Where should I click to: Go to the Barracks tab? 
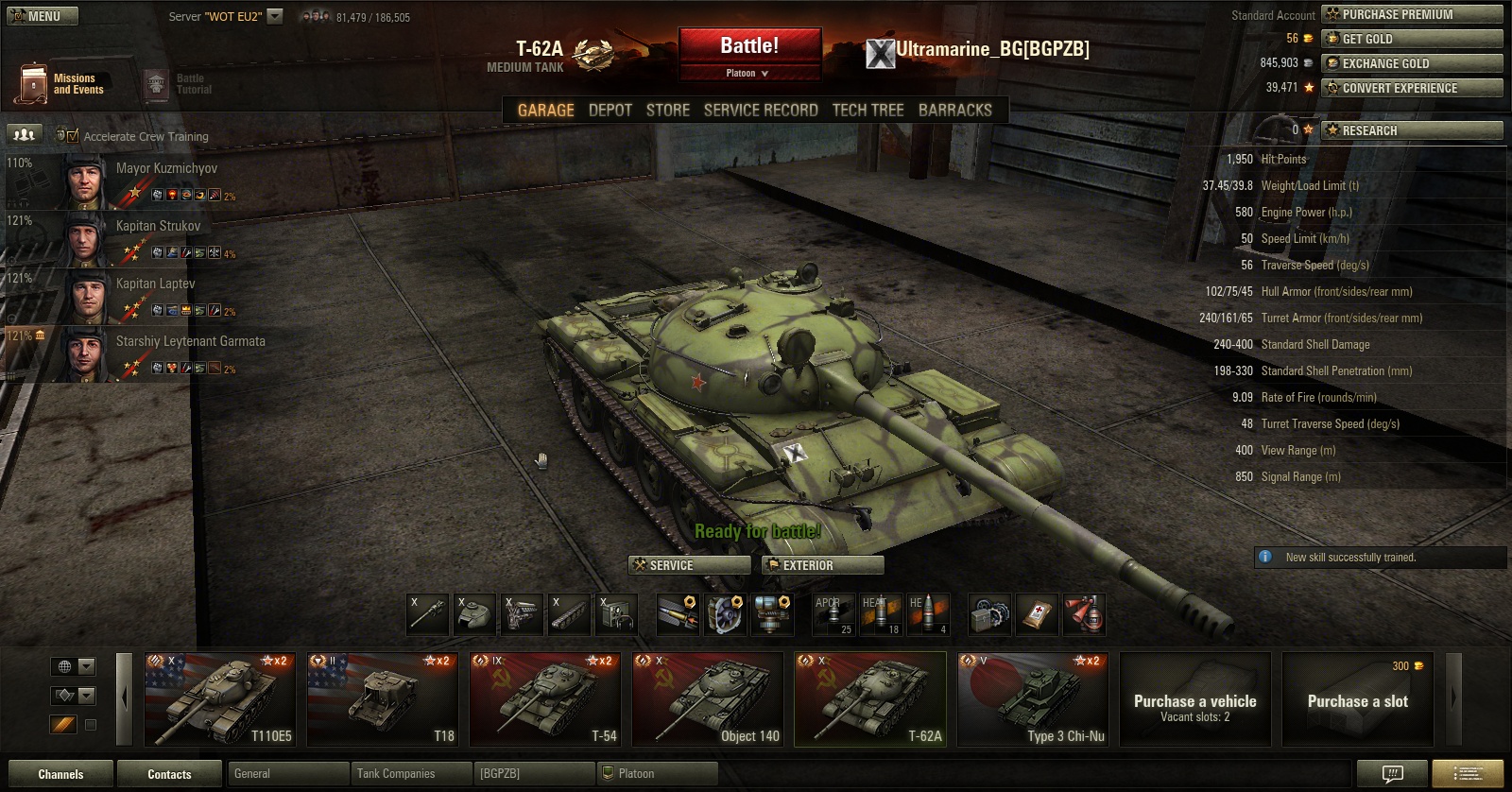pos(954,111)
